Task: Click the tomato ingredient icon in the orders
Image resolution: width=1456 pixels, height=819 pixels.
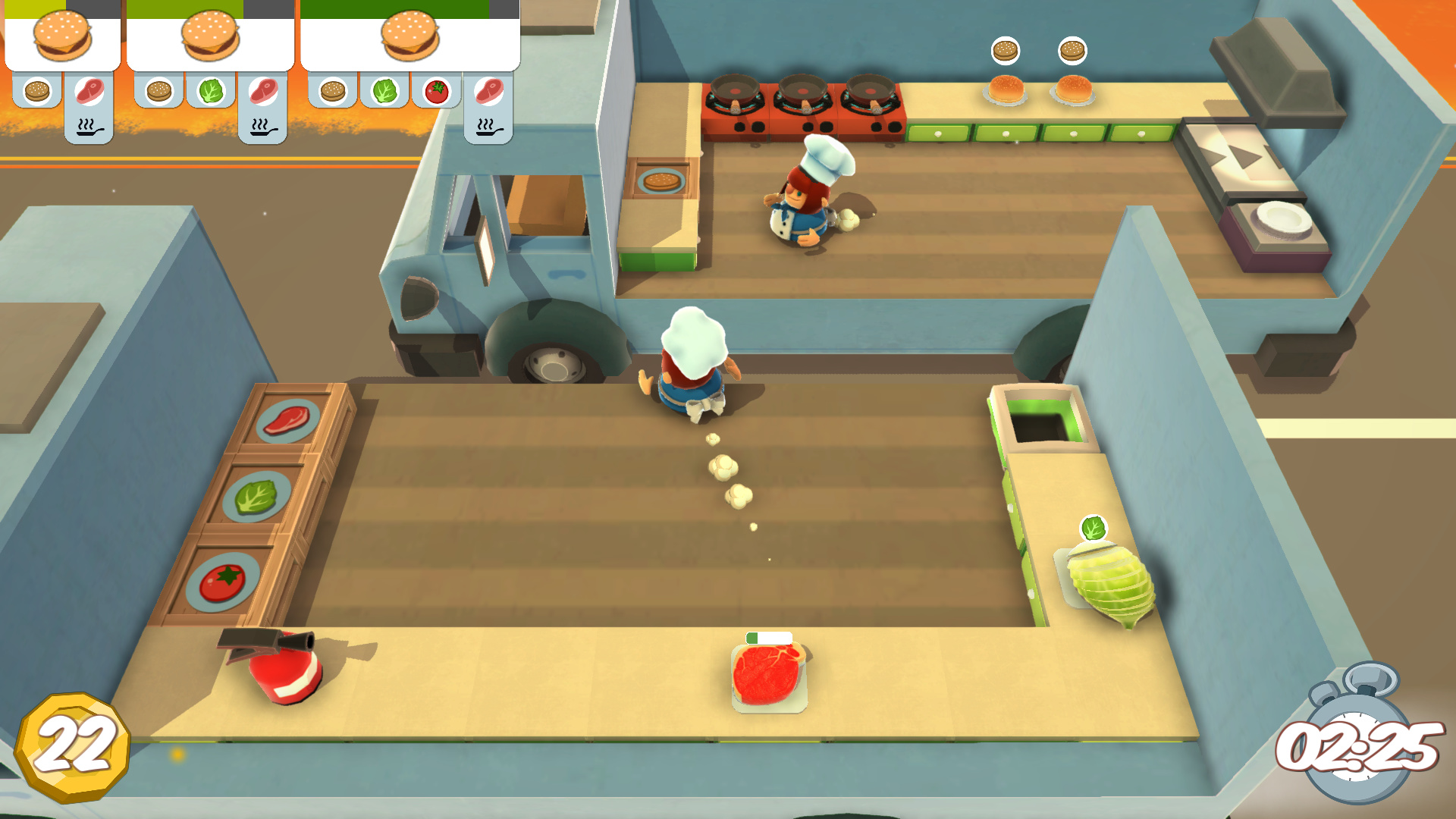Action: [x=437, y=92]
